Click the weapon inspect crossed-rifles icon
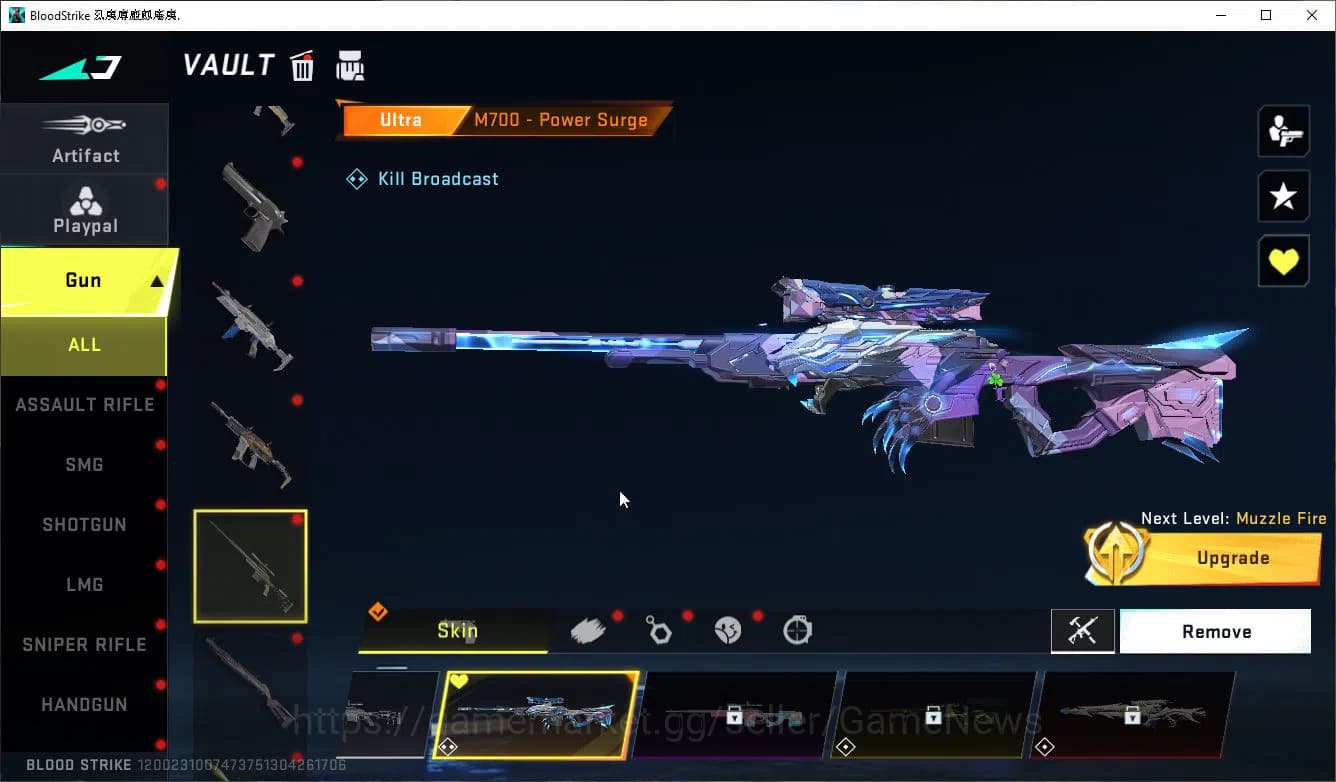Screen dimensions: 1336x782 [x=1083, y=631]
